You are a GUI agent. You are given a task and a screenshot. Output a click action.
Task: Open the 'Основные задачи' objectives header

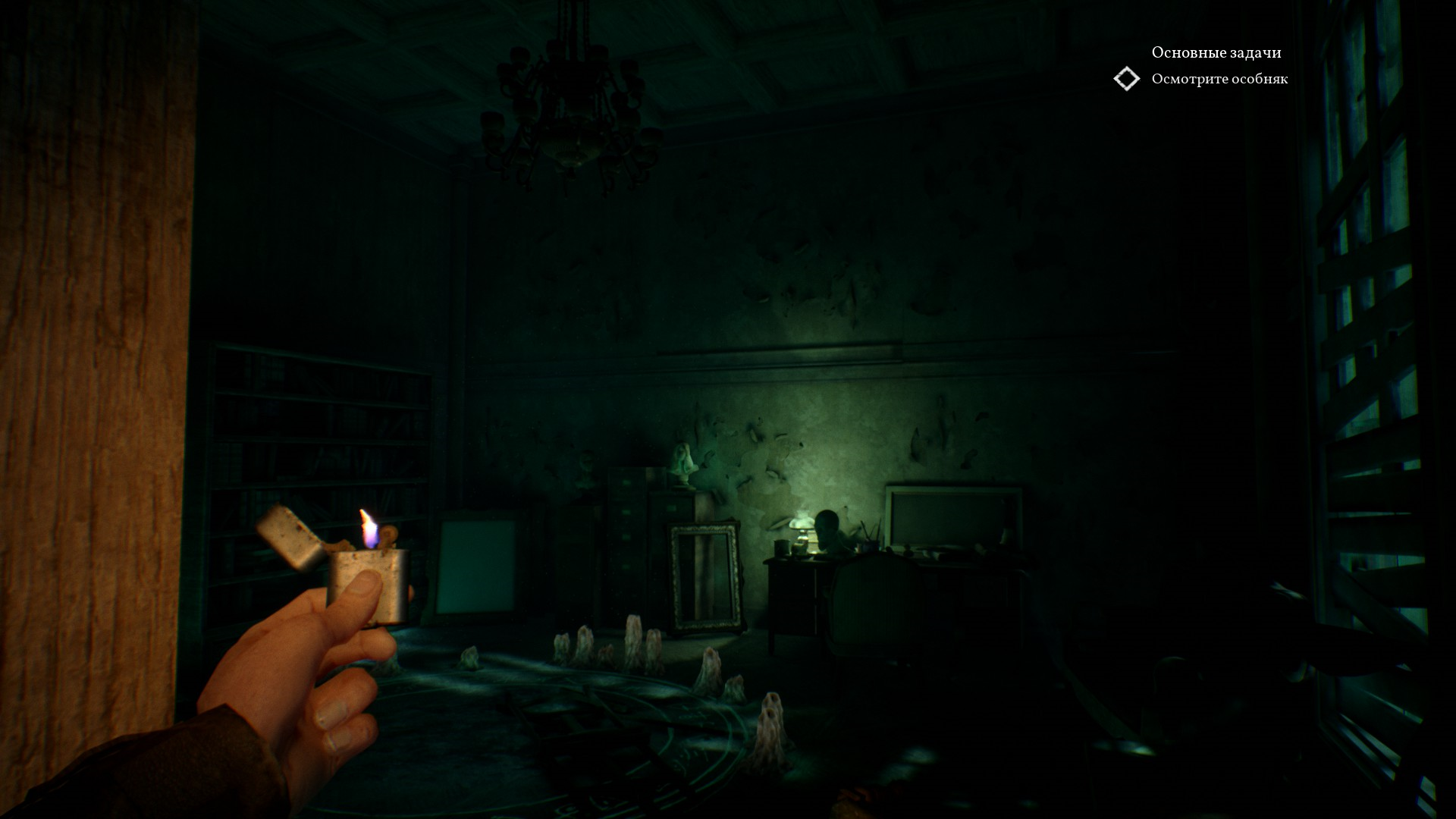point(1216,52)
